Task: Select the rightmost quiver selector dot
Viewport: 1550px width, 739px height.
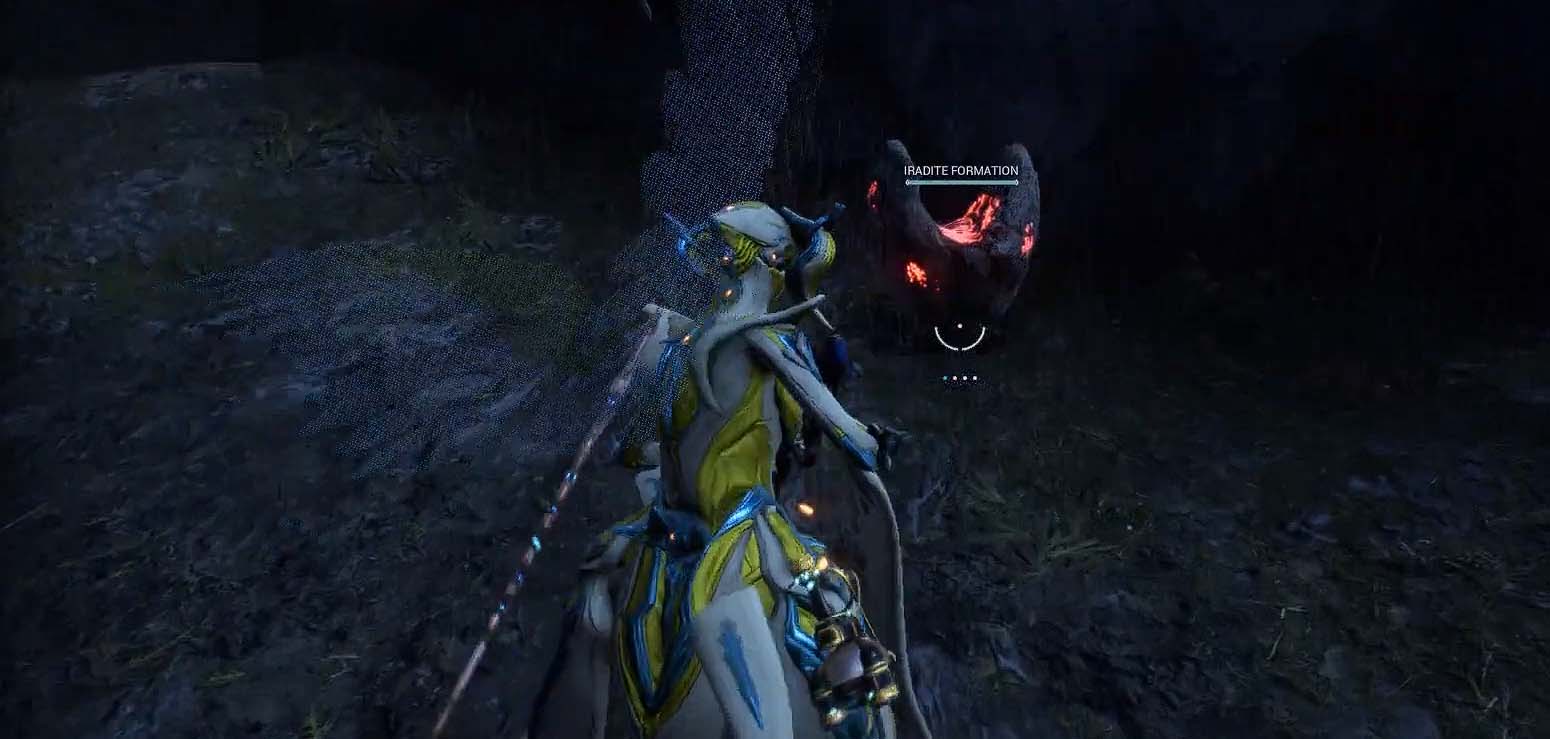Action: [973, 378]
